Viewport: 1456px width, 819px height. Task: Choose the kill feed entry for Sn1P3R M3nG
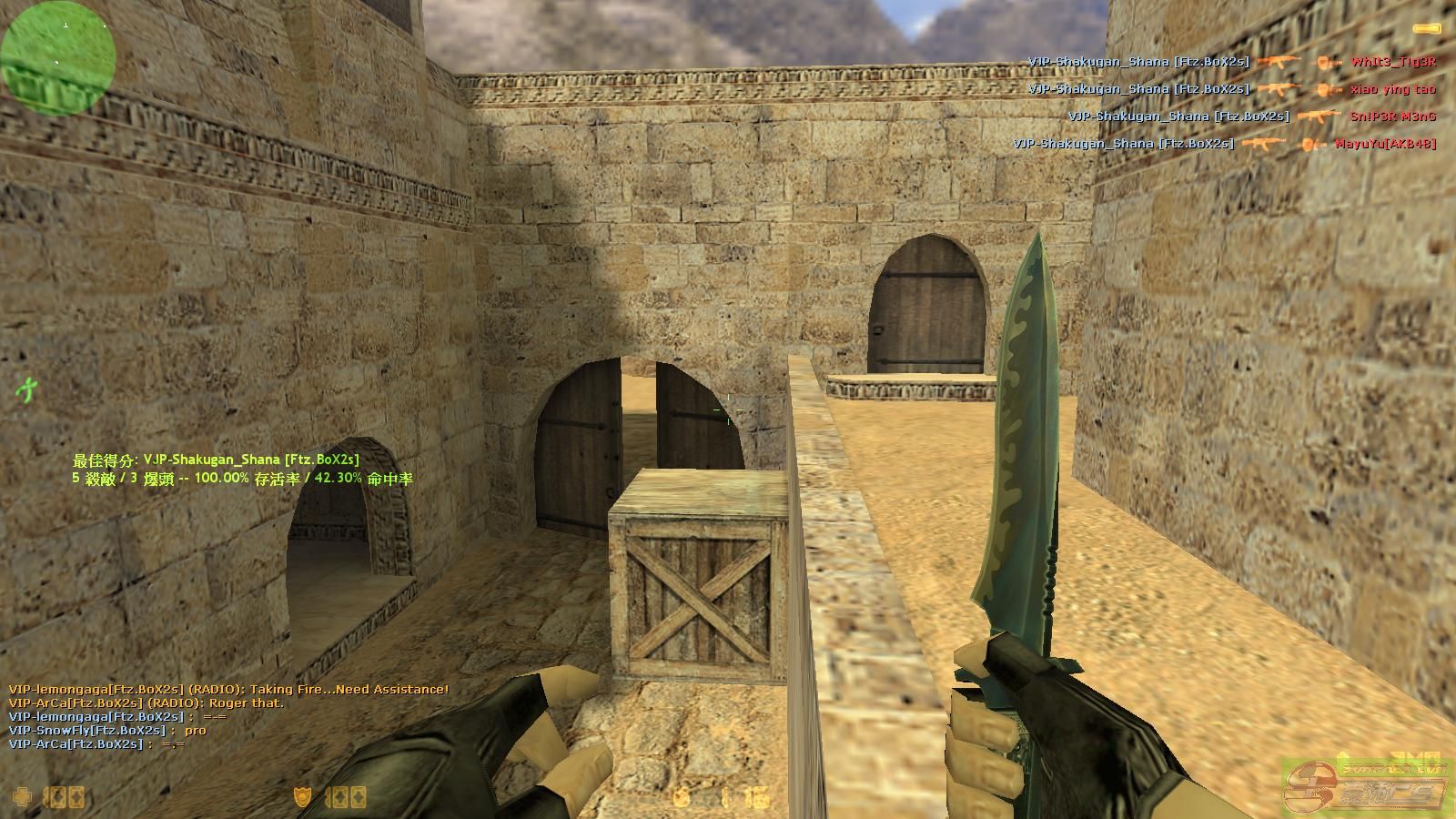pyautogui.click(x=1251, y=116)
